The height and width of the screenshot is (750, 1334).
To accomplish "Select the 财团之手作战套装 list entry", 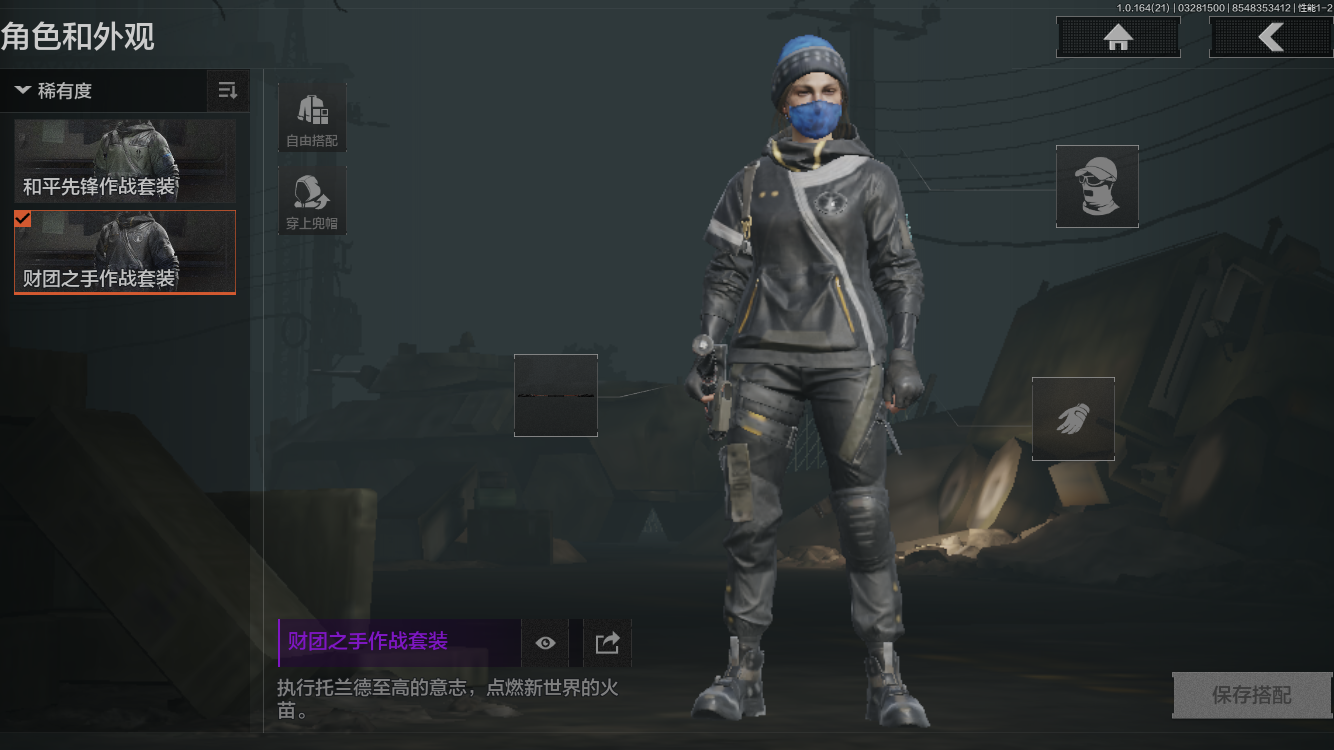I will [124, 251].
